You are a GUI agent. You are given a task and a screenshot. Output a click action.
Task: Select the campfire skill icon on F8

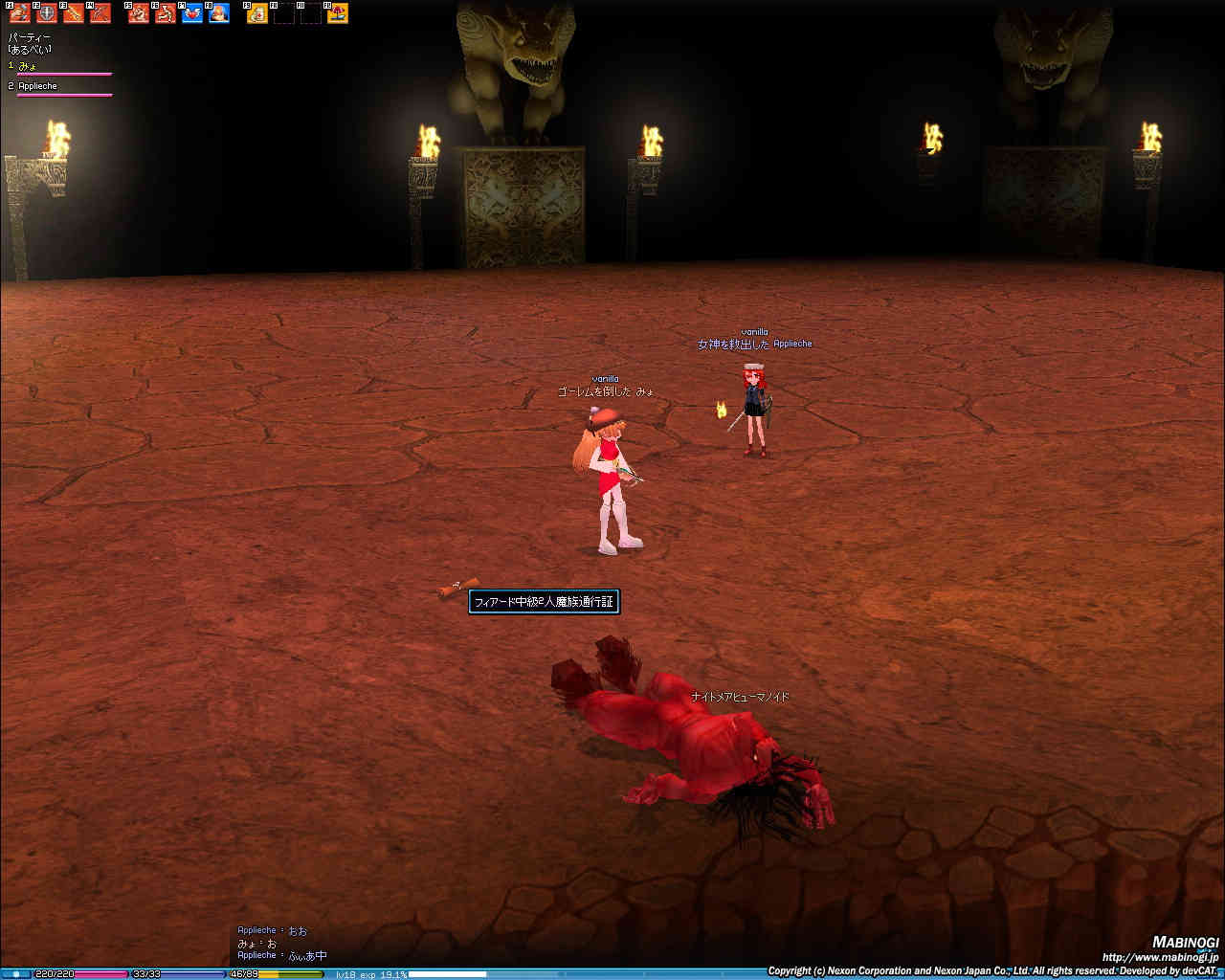(x=219, y=13)
